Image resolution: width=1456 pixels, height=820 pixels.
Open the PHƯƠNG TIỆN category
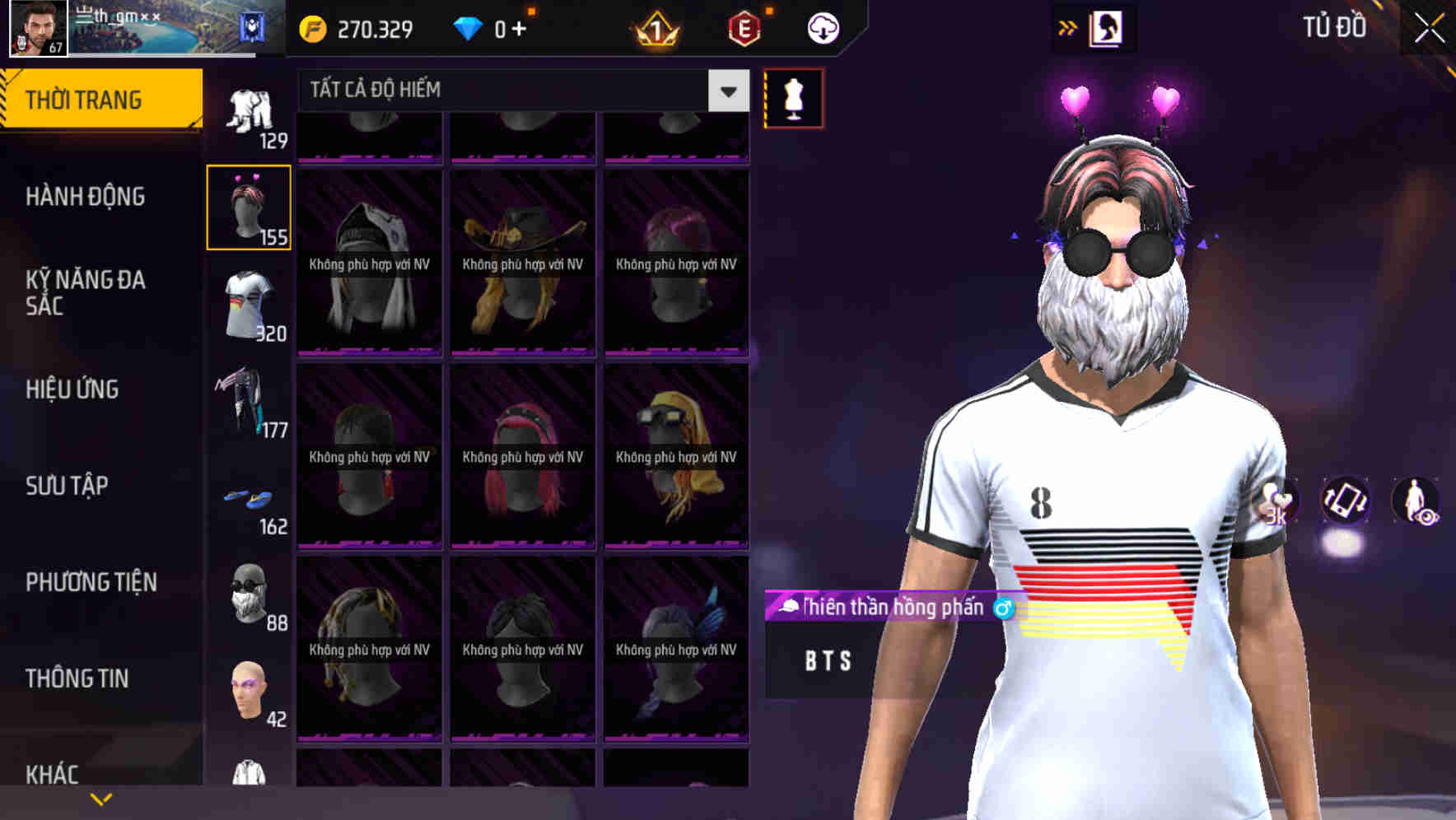(x=91, y=582)
